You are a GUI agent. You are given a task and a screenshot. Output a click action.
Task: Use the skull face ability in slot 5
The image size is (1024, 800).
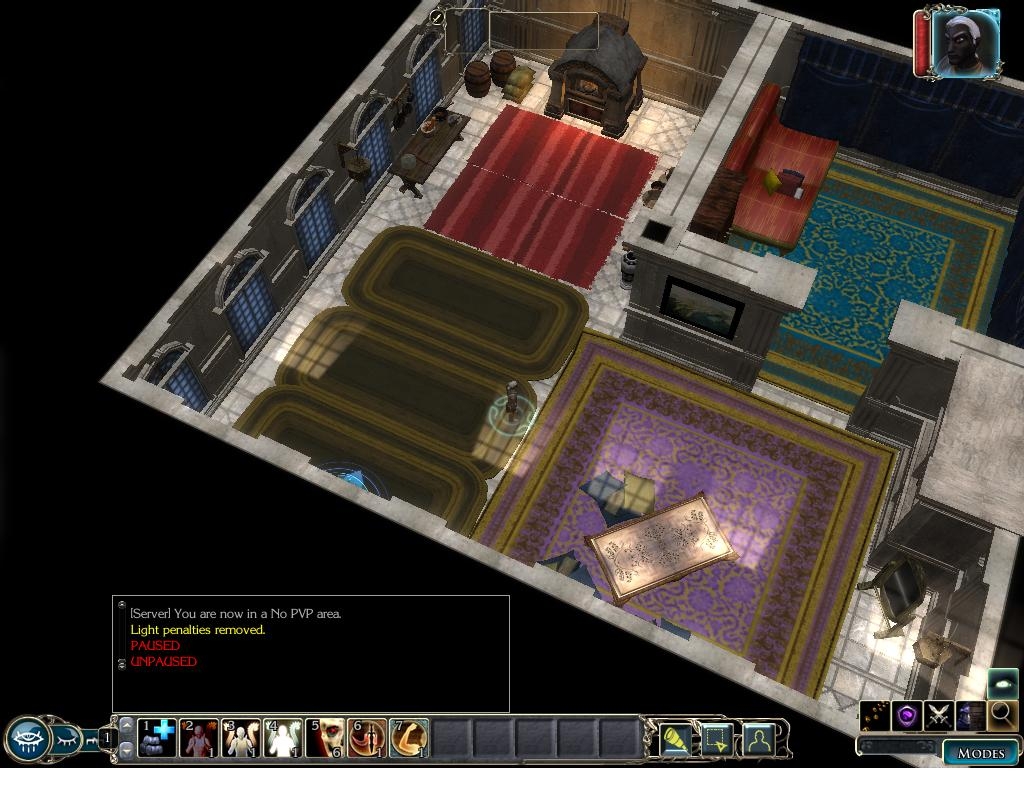coord(325,739)
